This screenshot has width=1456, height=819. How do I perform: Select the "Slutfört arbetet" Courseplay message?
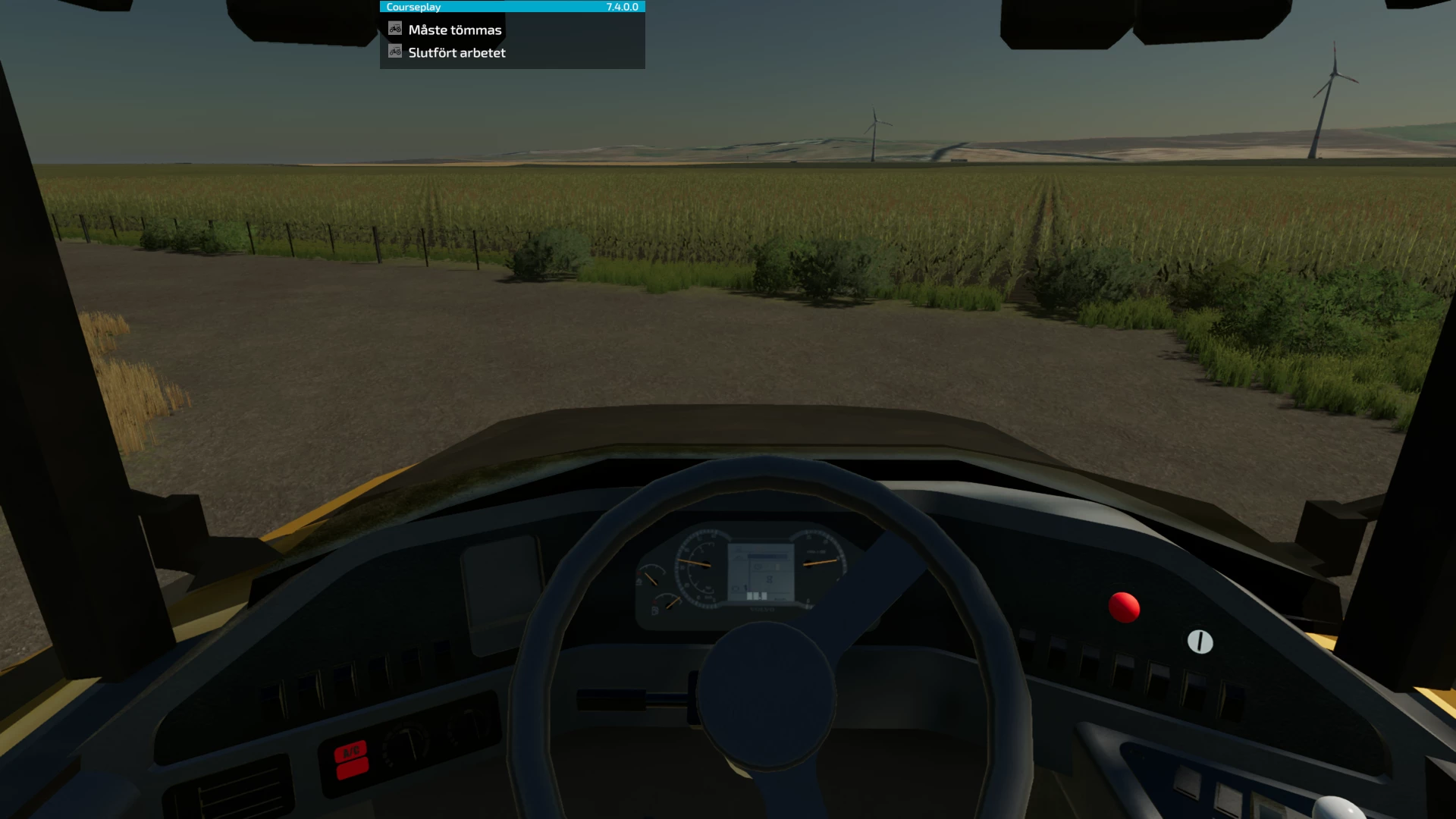[457, 53]
